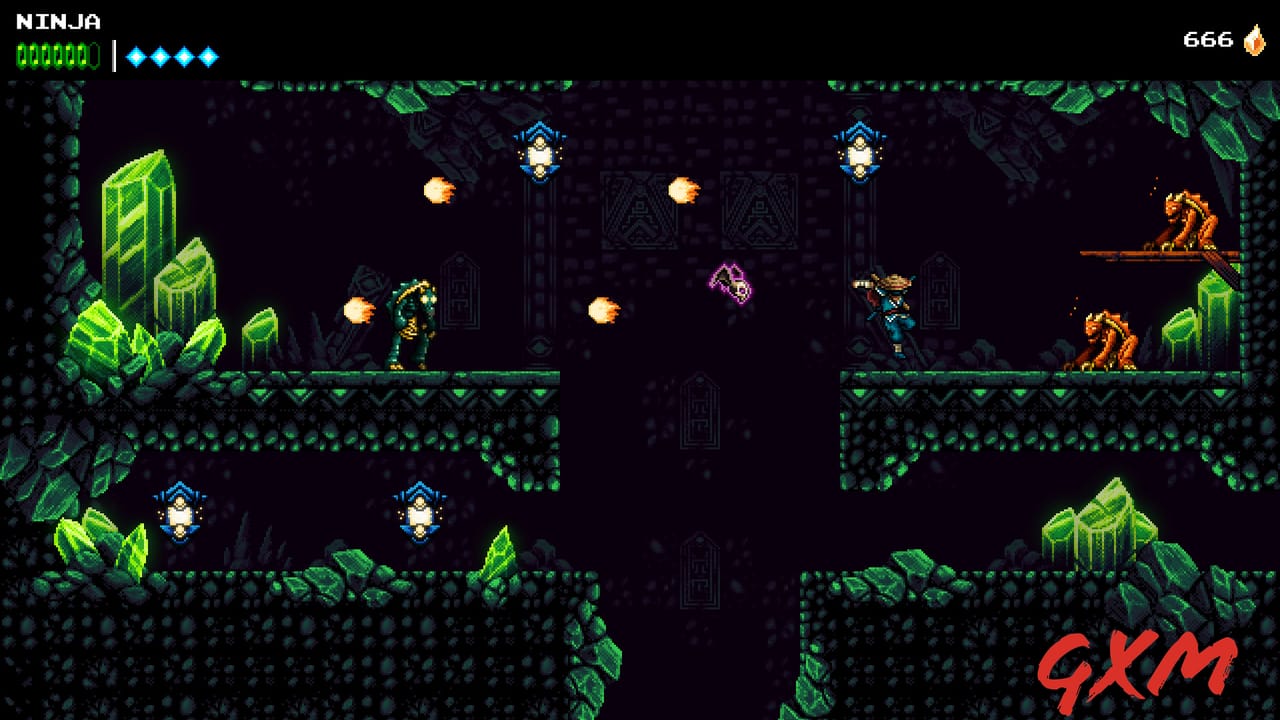Toggle the third diamond indicator in the HUD

[x=182, y=56]
